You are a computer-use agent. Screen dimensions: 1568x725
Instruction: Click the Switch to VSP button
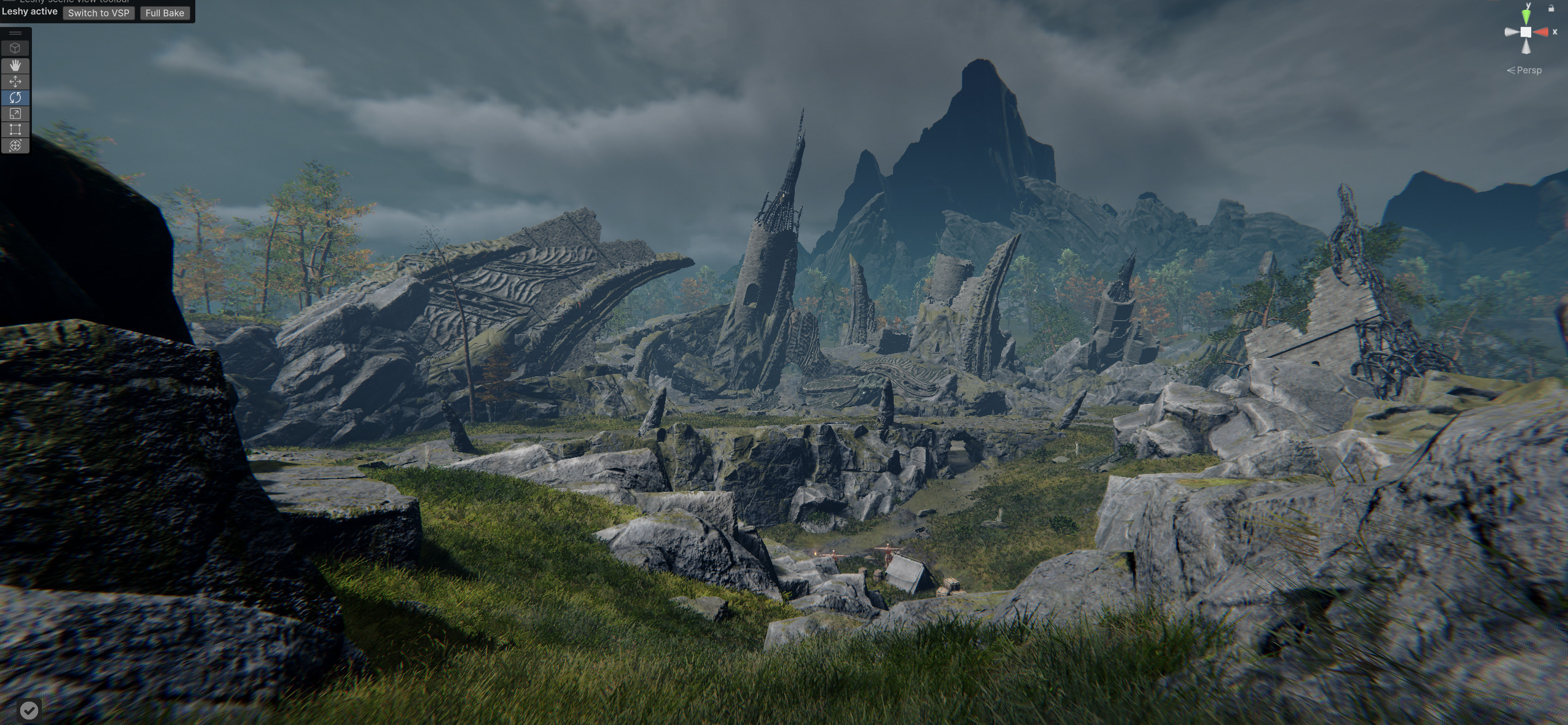tap(98, 13)
